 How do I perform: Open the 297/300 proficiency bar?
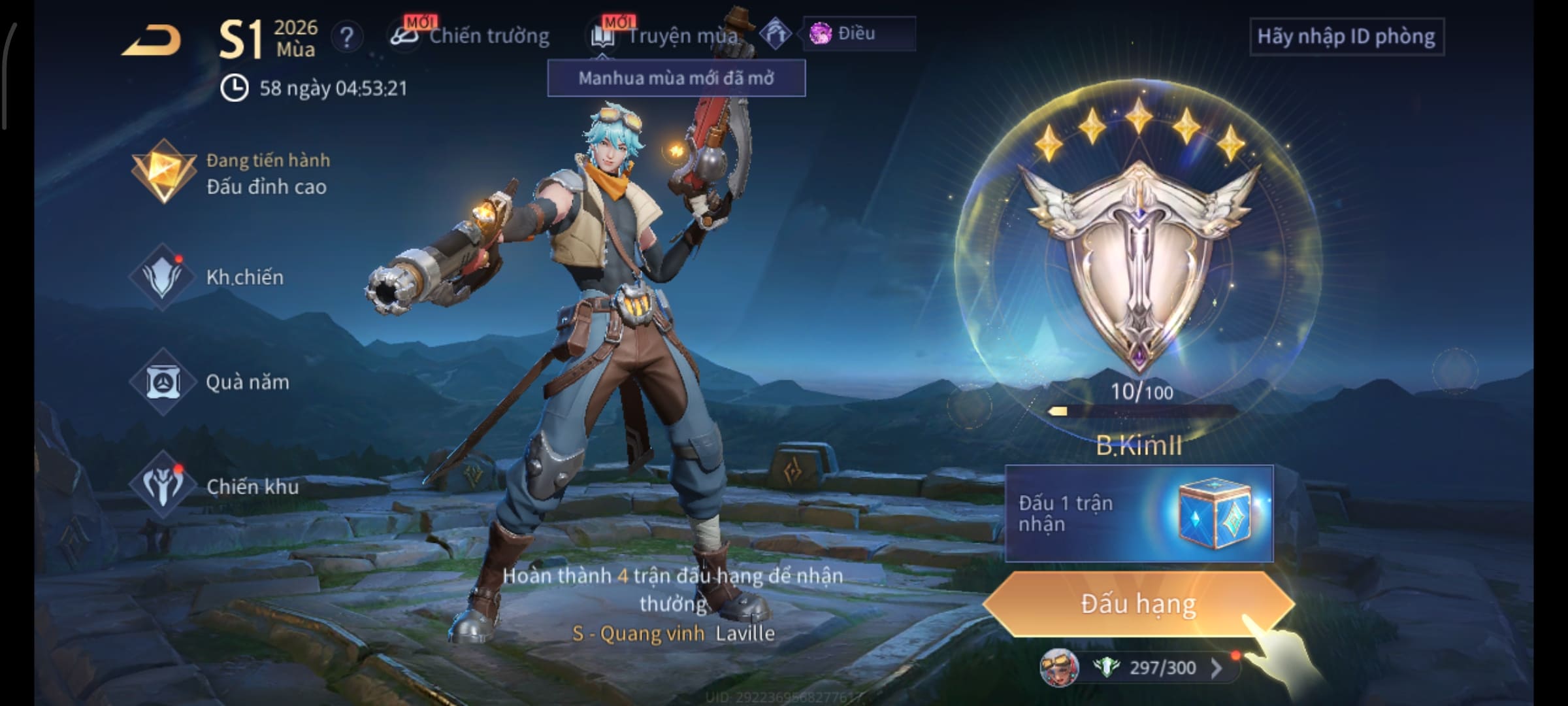click(1150, 667)
